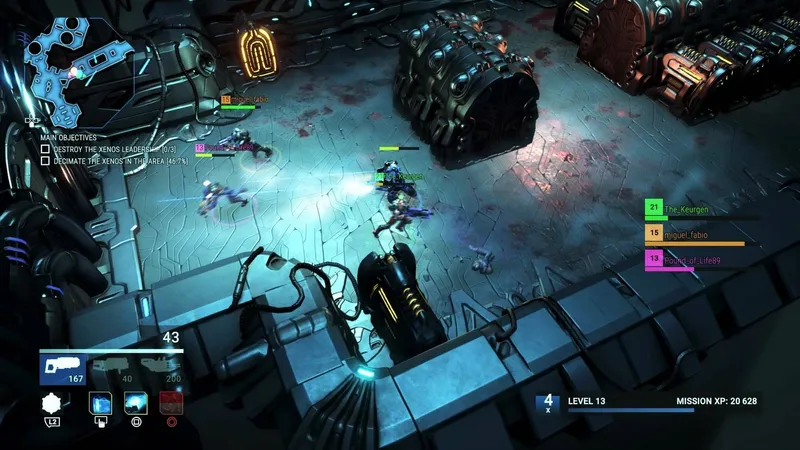This screenshot has width=800, height=450.
Task: Select the Destroy the Xenos Leadership objective
Action: point(100,149)
